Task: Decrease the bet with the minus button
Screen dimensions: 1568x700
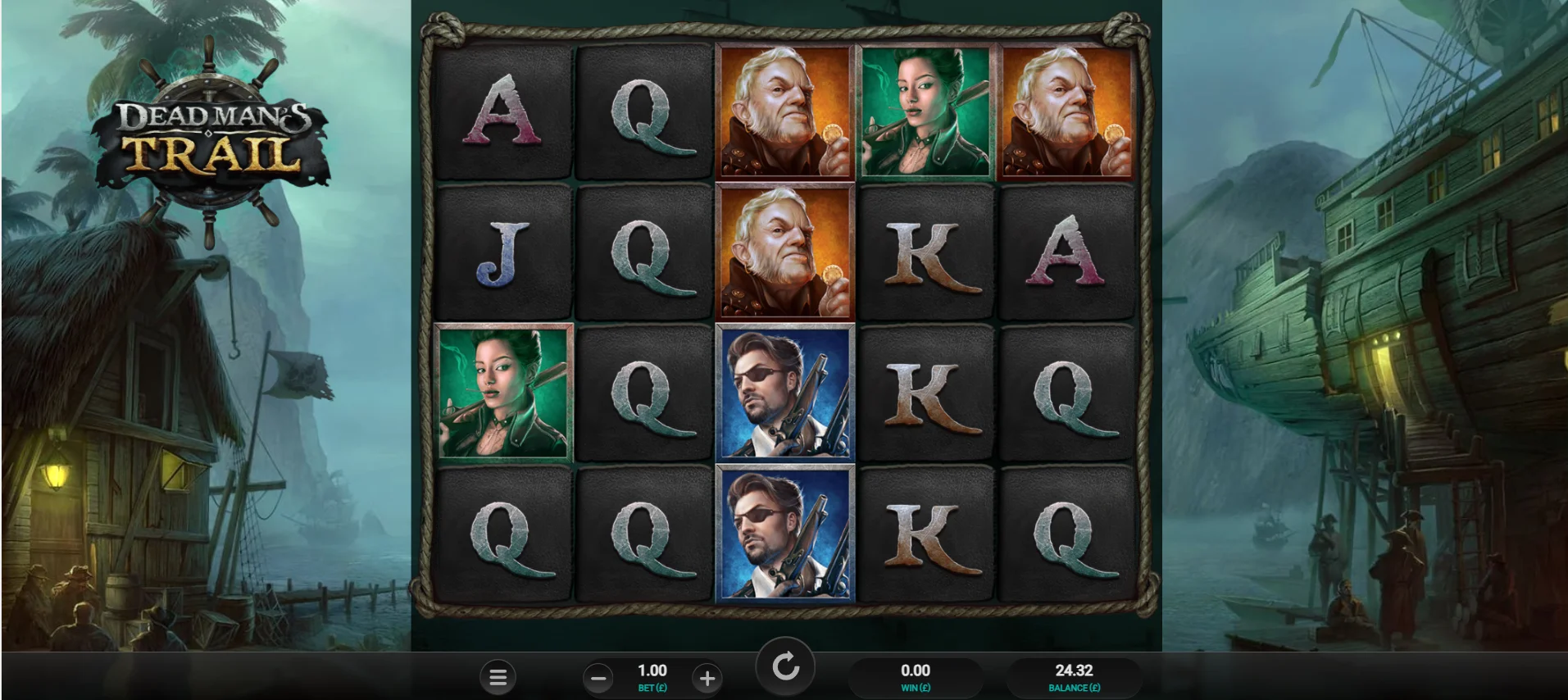Action: (x=598, y=678)
